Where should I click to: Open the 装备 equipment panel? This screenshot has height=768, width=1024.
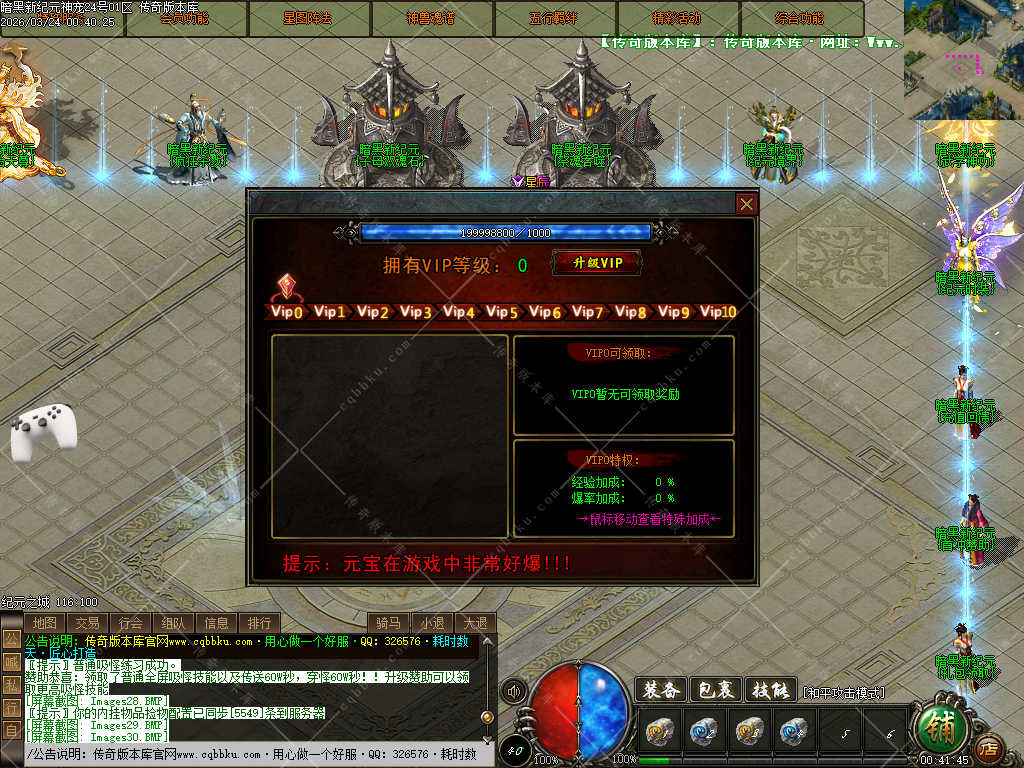coord(660,690)
